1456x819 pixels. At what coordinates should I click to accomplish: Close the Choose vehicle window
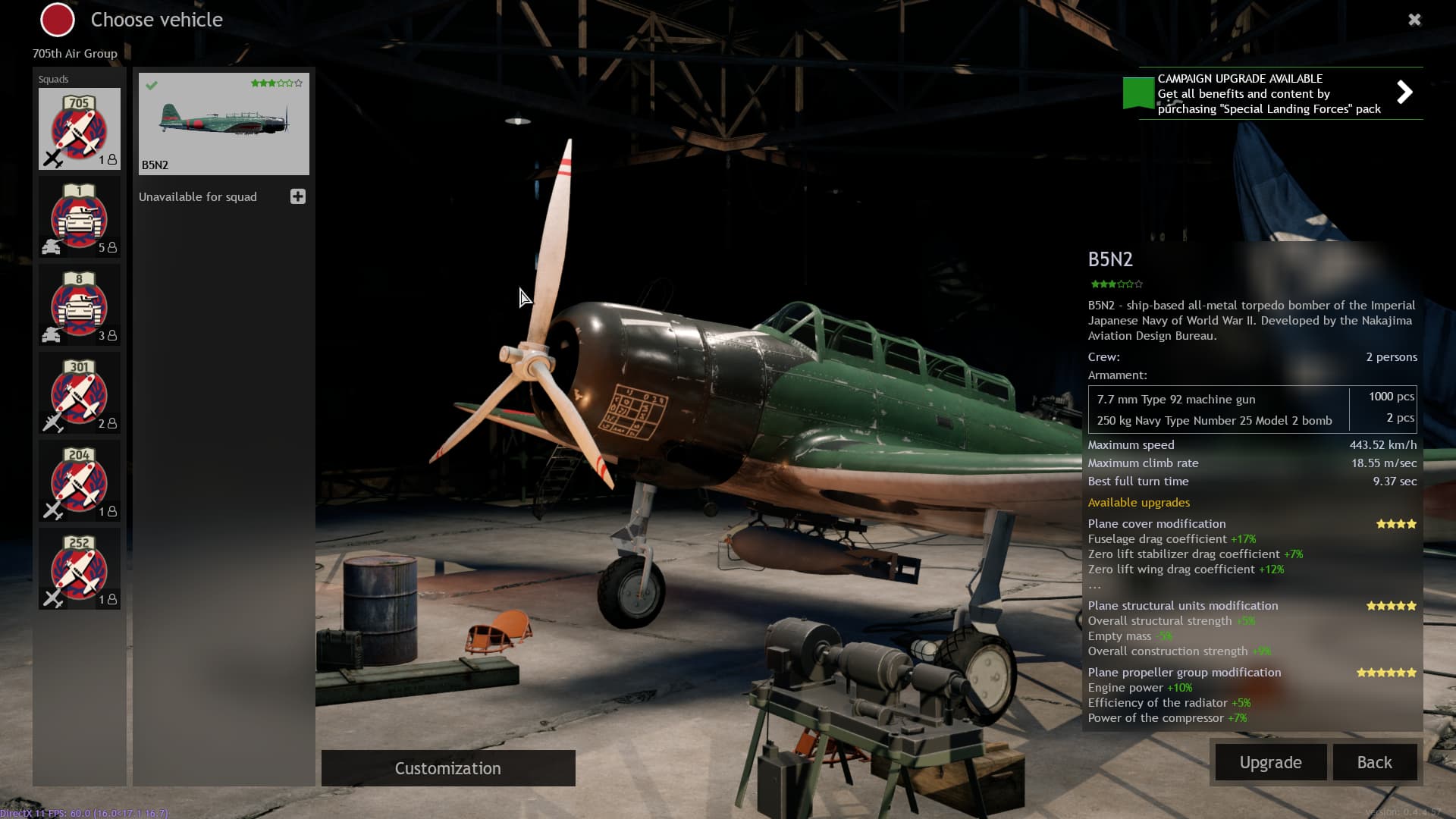[1414, 20]
